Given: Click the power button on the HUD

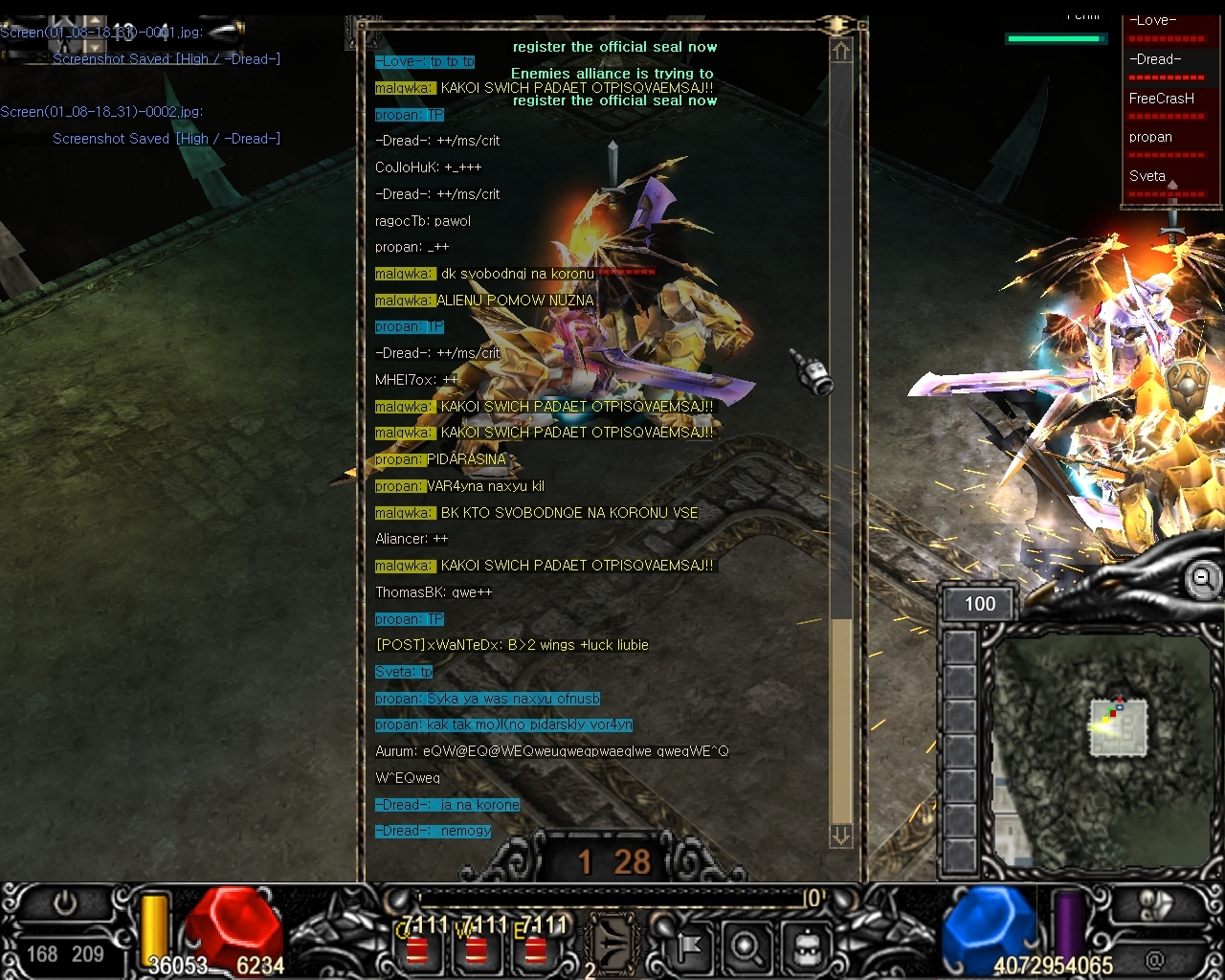Looking at the screenshot, I should [65, 902].
